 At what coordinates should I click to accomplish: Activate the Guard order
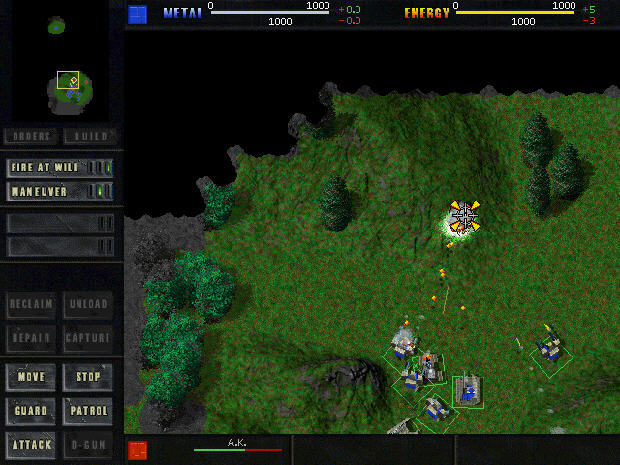31,410
